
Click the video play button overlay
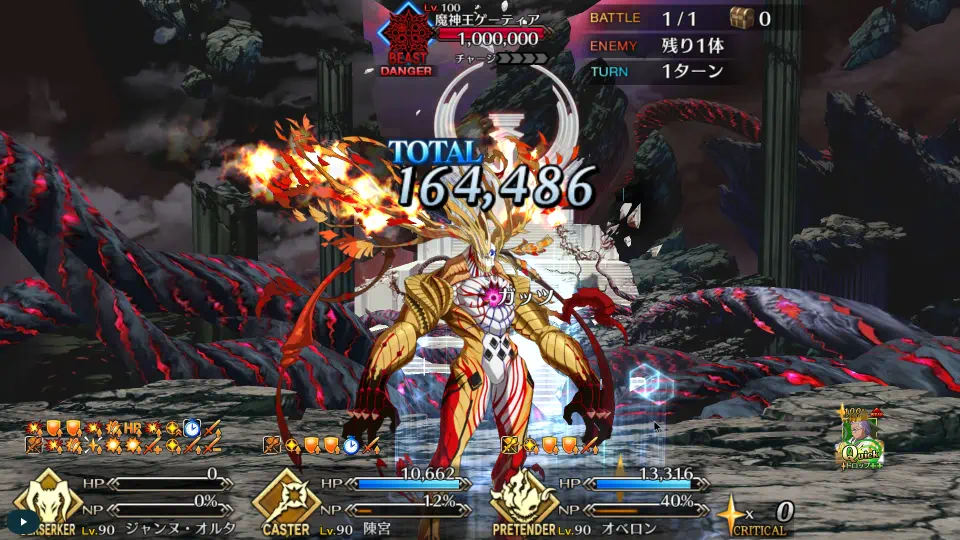pyautogui.click(x=23, y=521)
